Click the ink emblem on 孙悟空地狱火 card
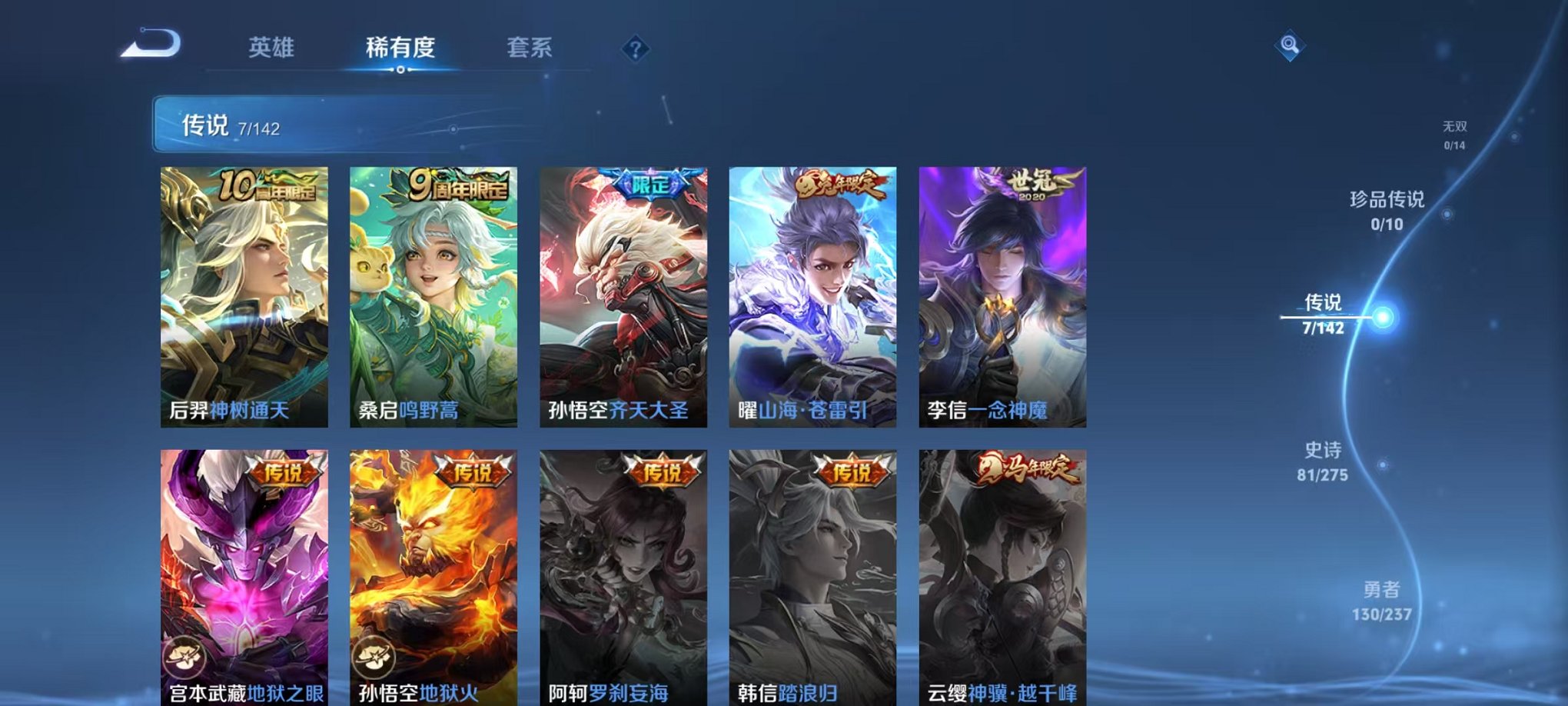Image resolution: width=1568 pixels, height=706 pixels. click(x=374, y=655)
